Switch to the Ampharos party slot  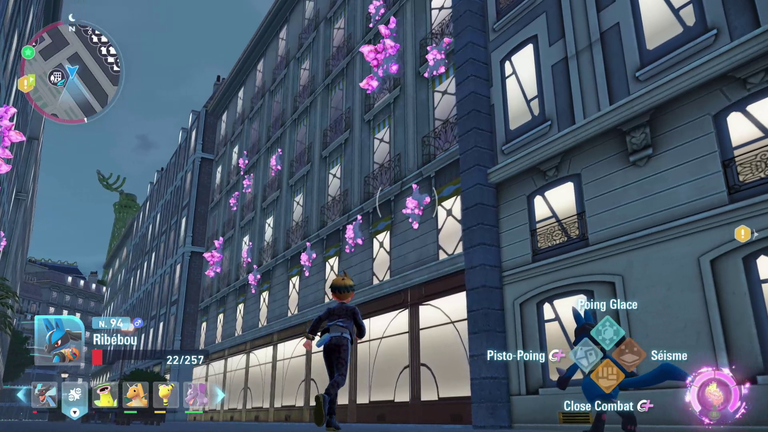coord(166,395)
